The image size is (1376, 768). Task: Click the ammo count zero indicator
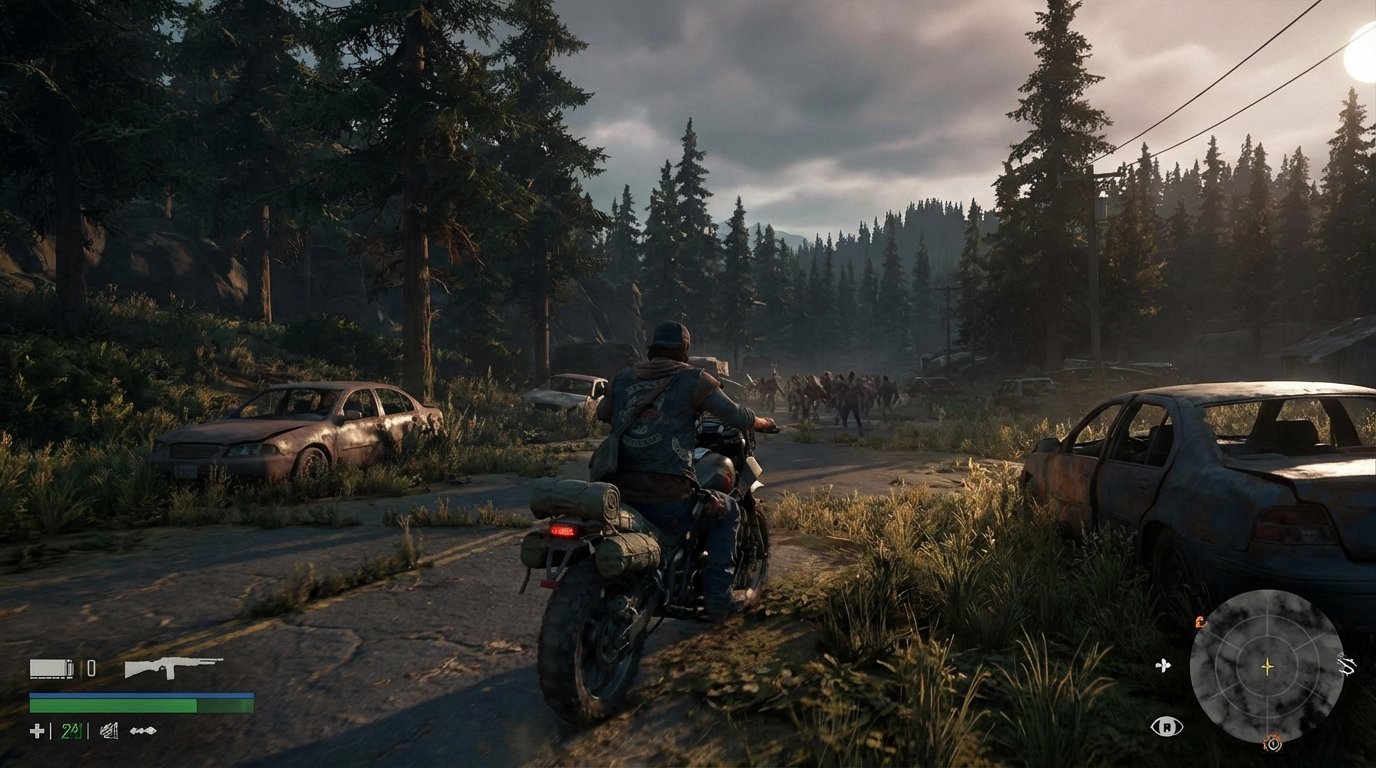point(91,667)
